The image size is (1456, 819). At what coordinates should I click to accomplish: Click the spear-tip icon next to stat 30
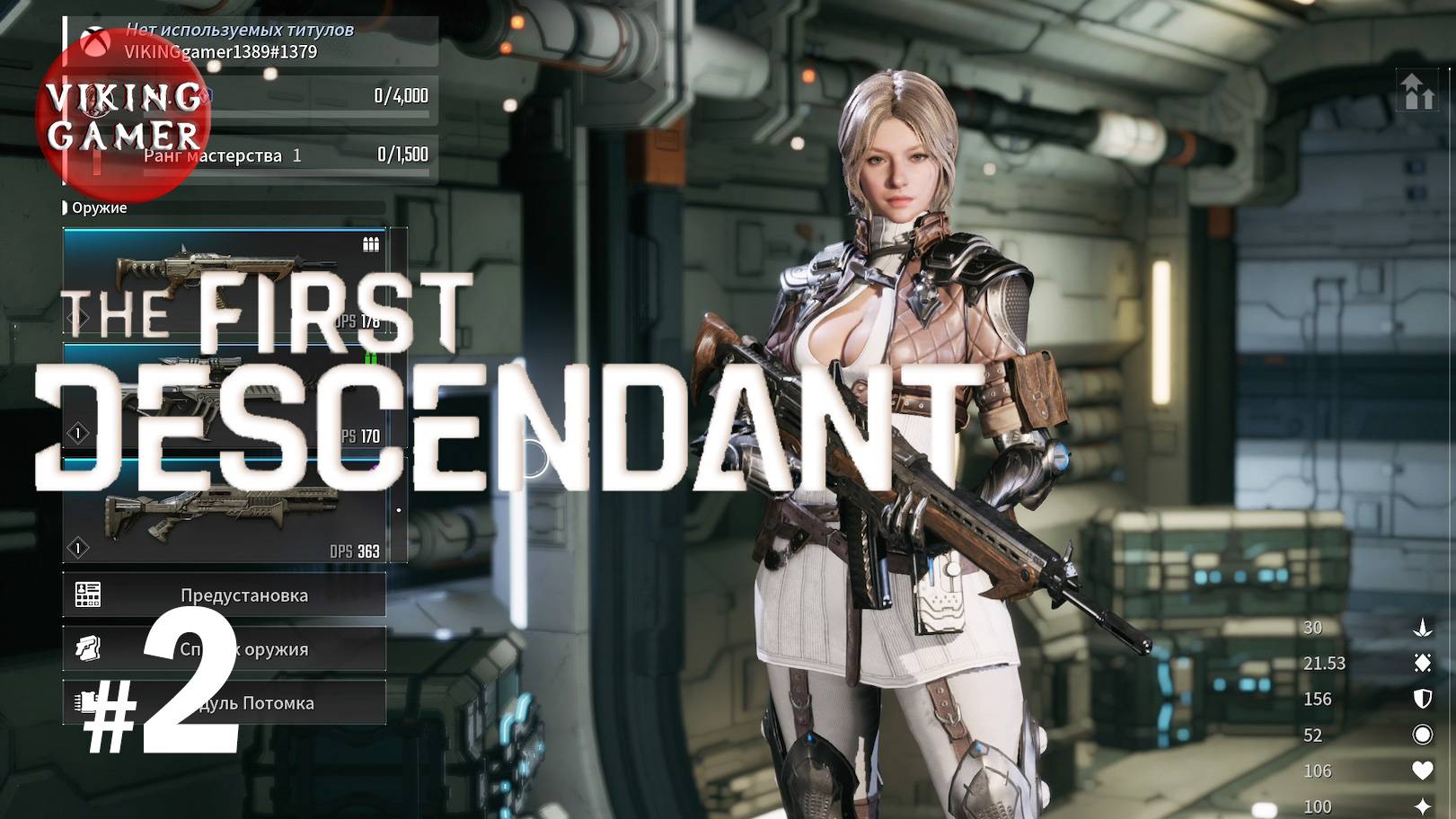tap(1424, 628)
